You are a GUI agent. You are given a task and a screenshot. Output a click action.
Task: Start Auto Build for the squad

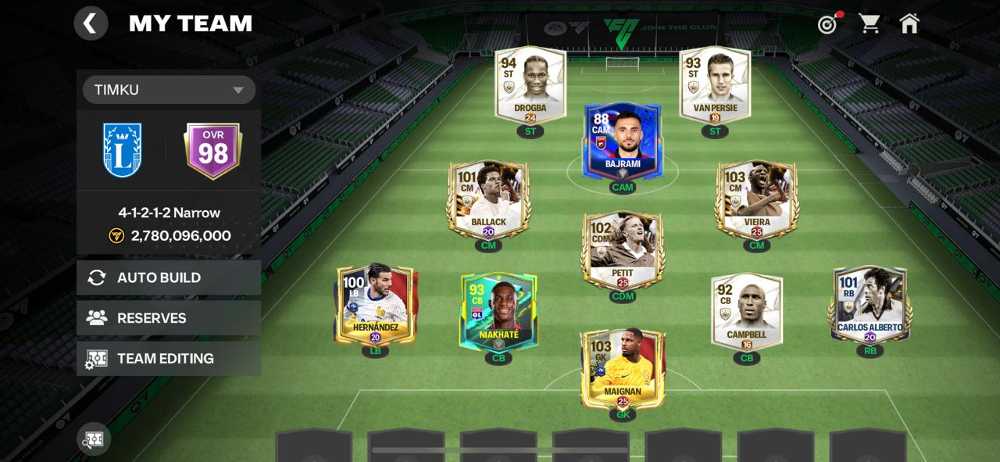click(168, 278)
